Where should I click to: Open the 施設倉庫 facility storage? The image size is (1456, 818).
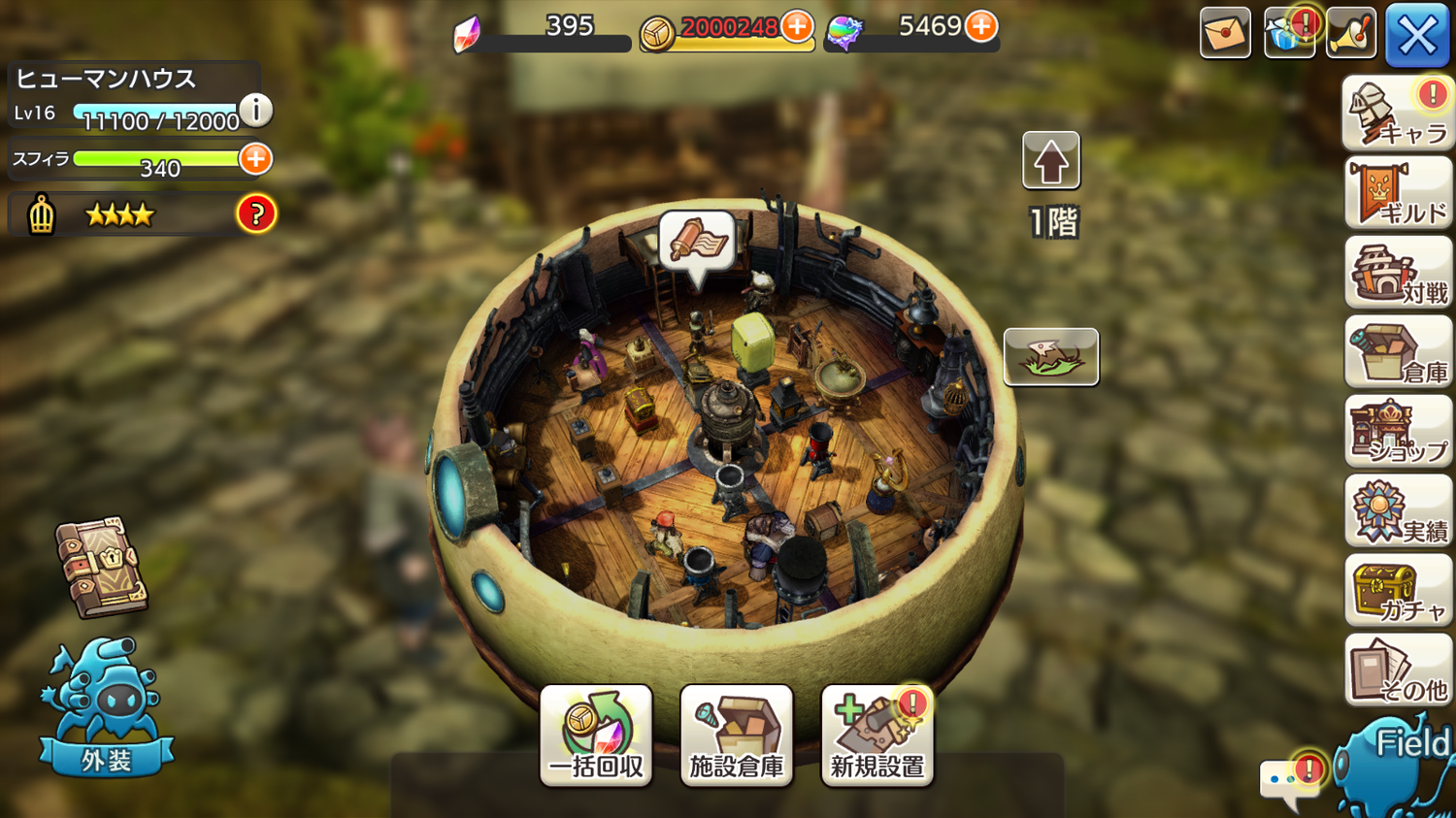coord(737,736)
